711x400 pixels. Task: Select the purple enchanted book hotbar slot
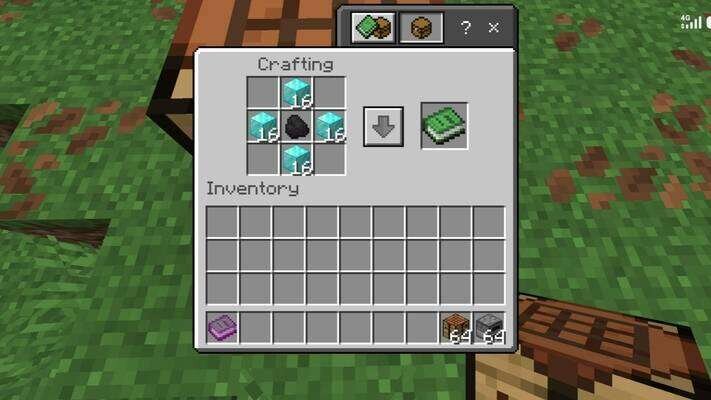click(x=222, y=327)
